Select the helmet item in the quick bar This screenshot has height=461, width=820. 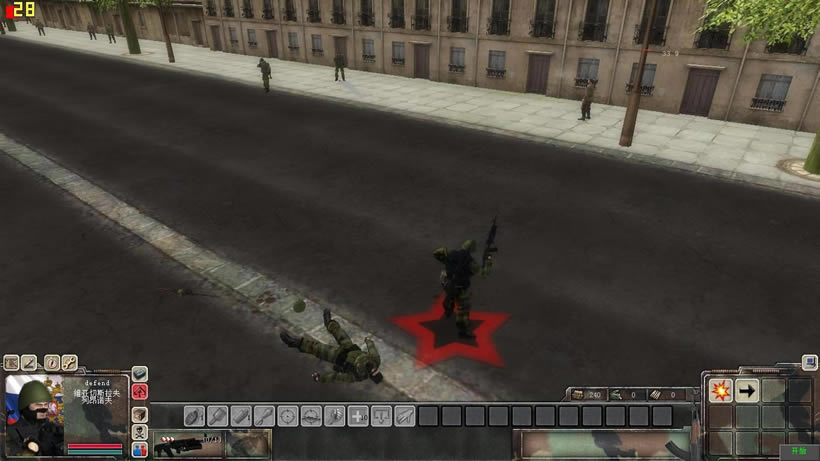pyautogui.click(x=311, y=415)
